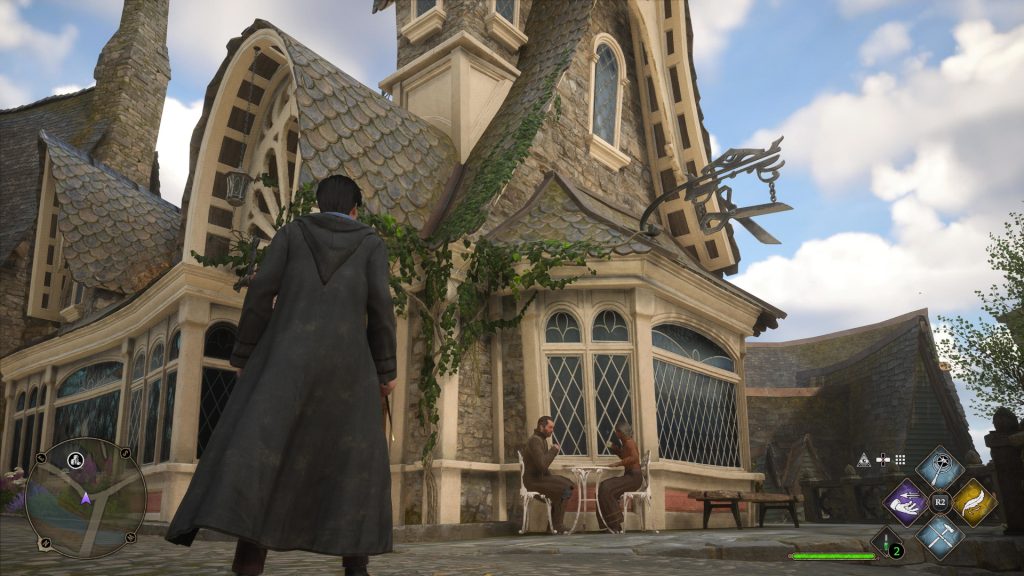Select the shop marker on the minimap
Screen dimensions: 1024x576
74,461
